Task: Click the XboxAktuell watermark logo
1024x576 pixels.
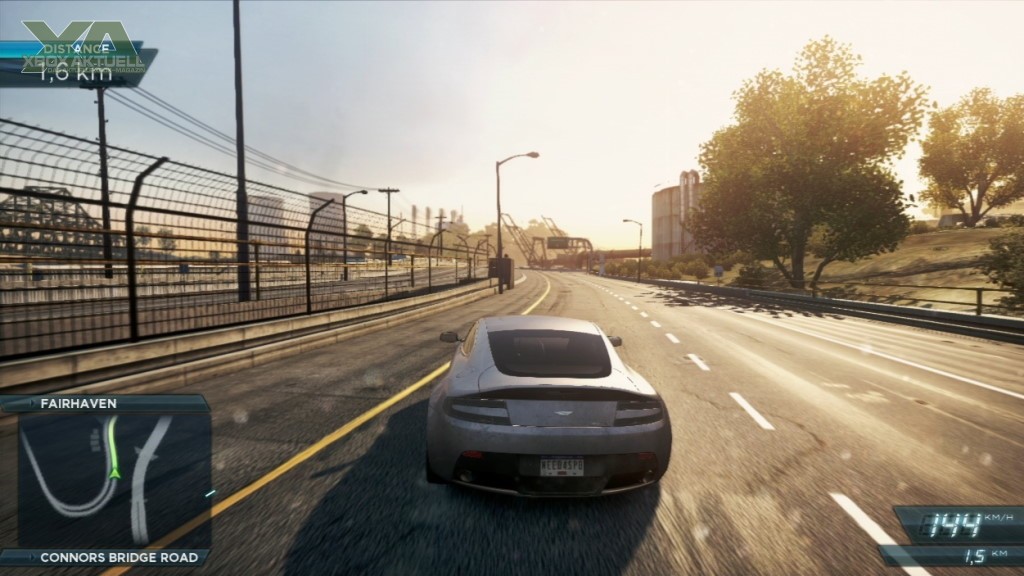Action: pyautogui.click(x=83, y=50)
